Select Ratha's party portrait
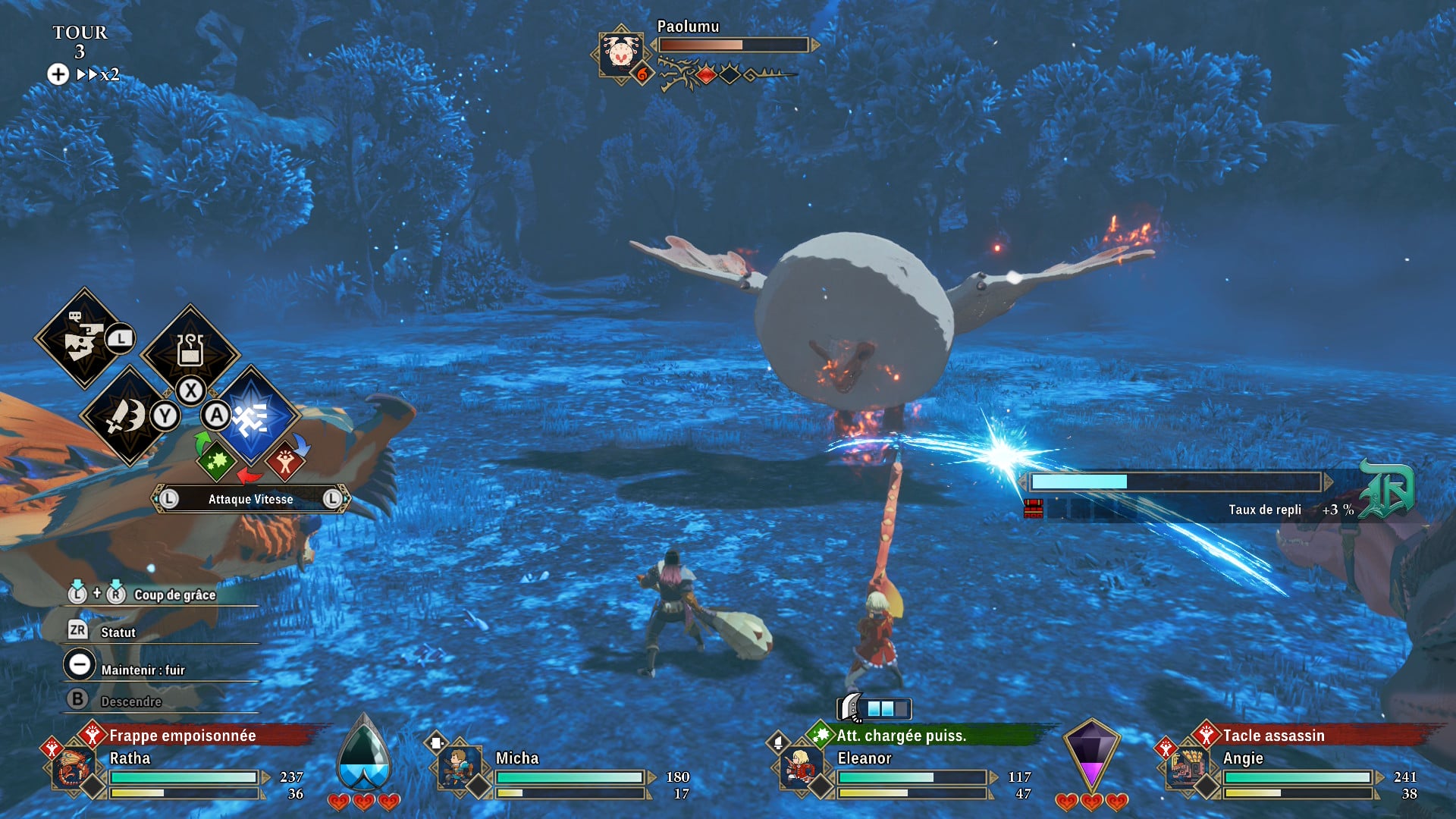 pos(72,767)
